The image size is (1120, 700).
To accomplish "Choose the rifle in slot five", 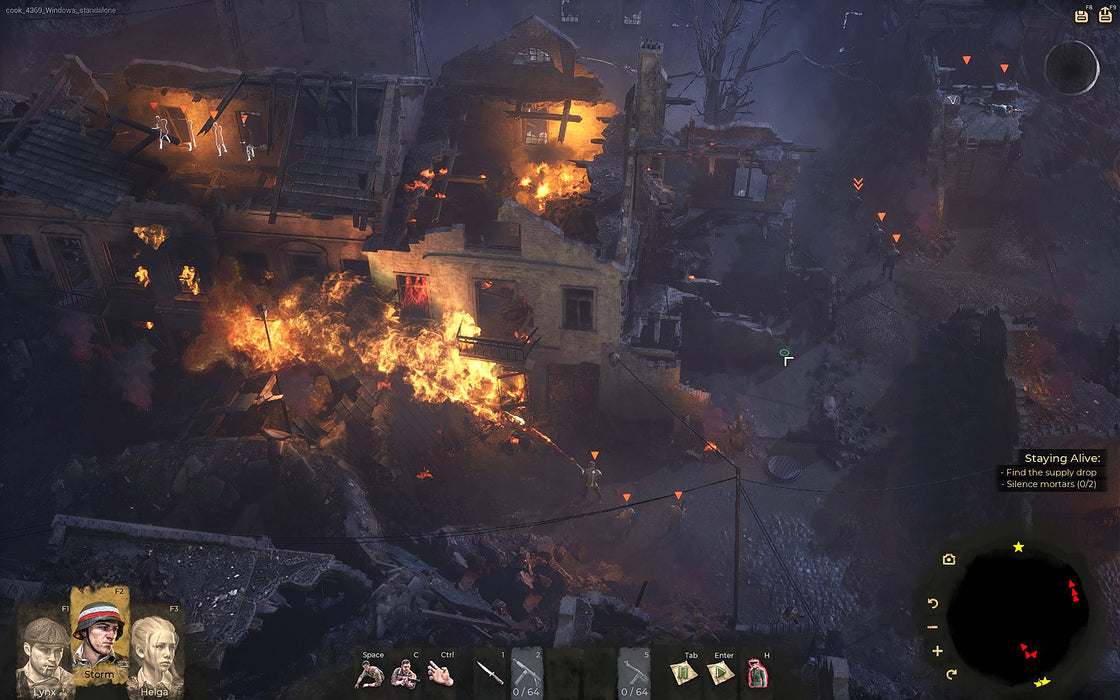I will 634,670.
